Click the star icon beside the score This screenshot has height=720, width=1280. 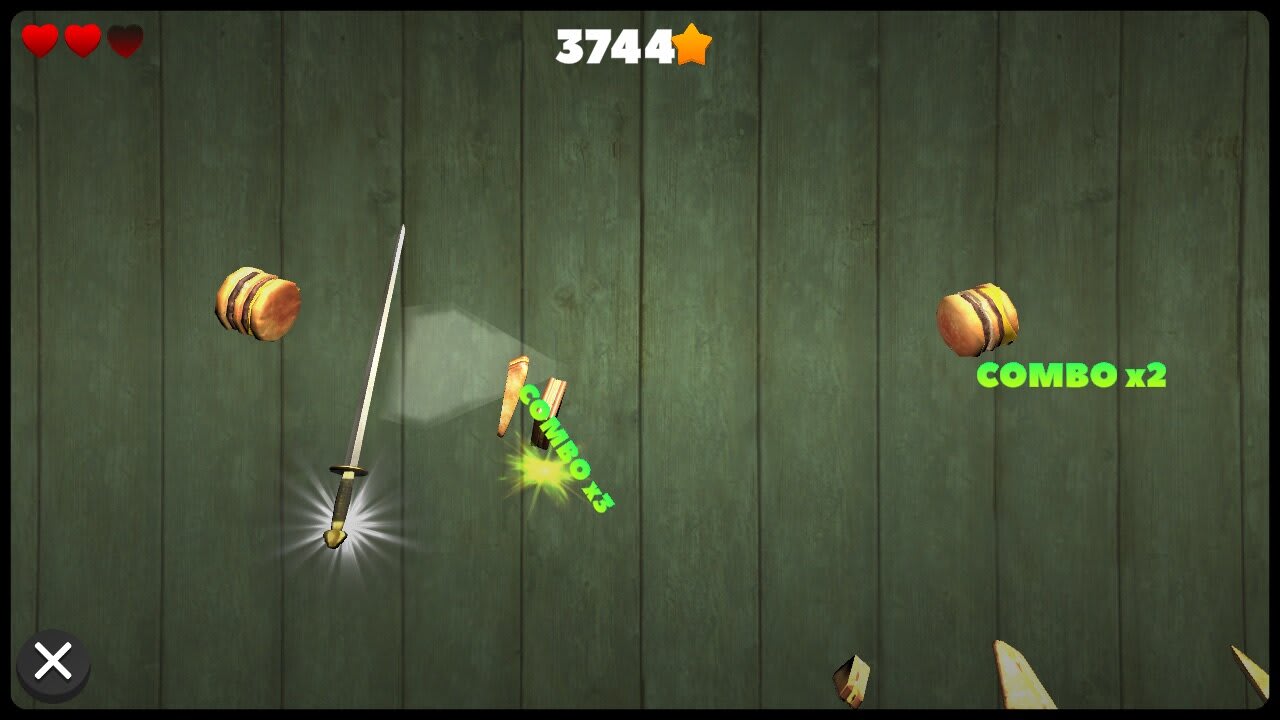click(692, 44)
